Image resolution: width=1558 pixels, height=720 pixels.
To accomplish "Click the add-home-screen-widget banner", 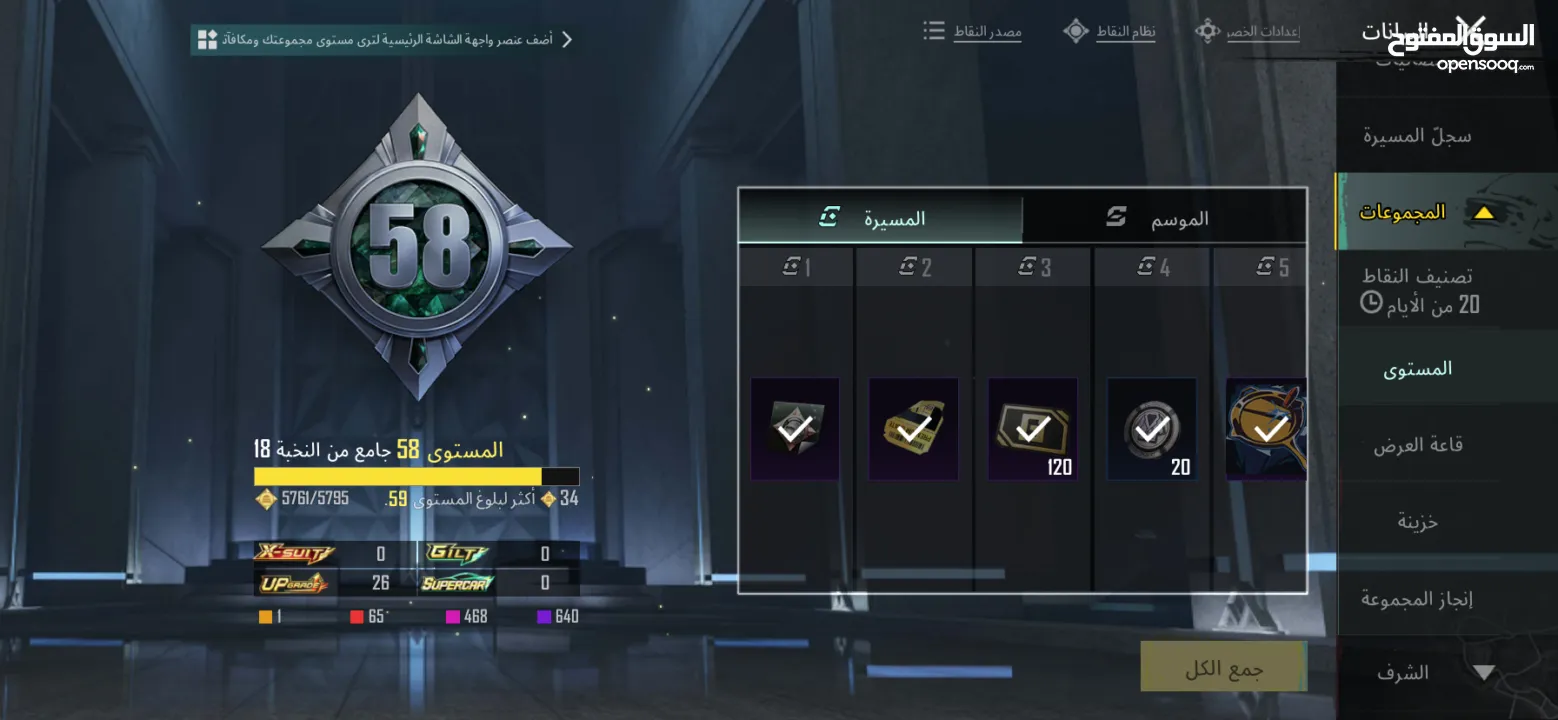I will click(385, 40).
